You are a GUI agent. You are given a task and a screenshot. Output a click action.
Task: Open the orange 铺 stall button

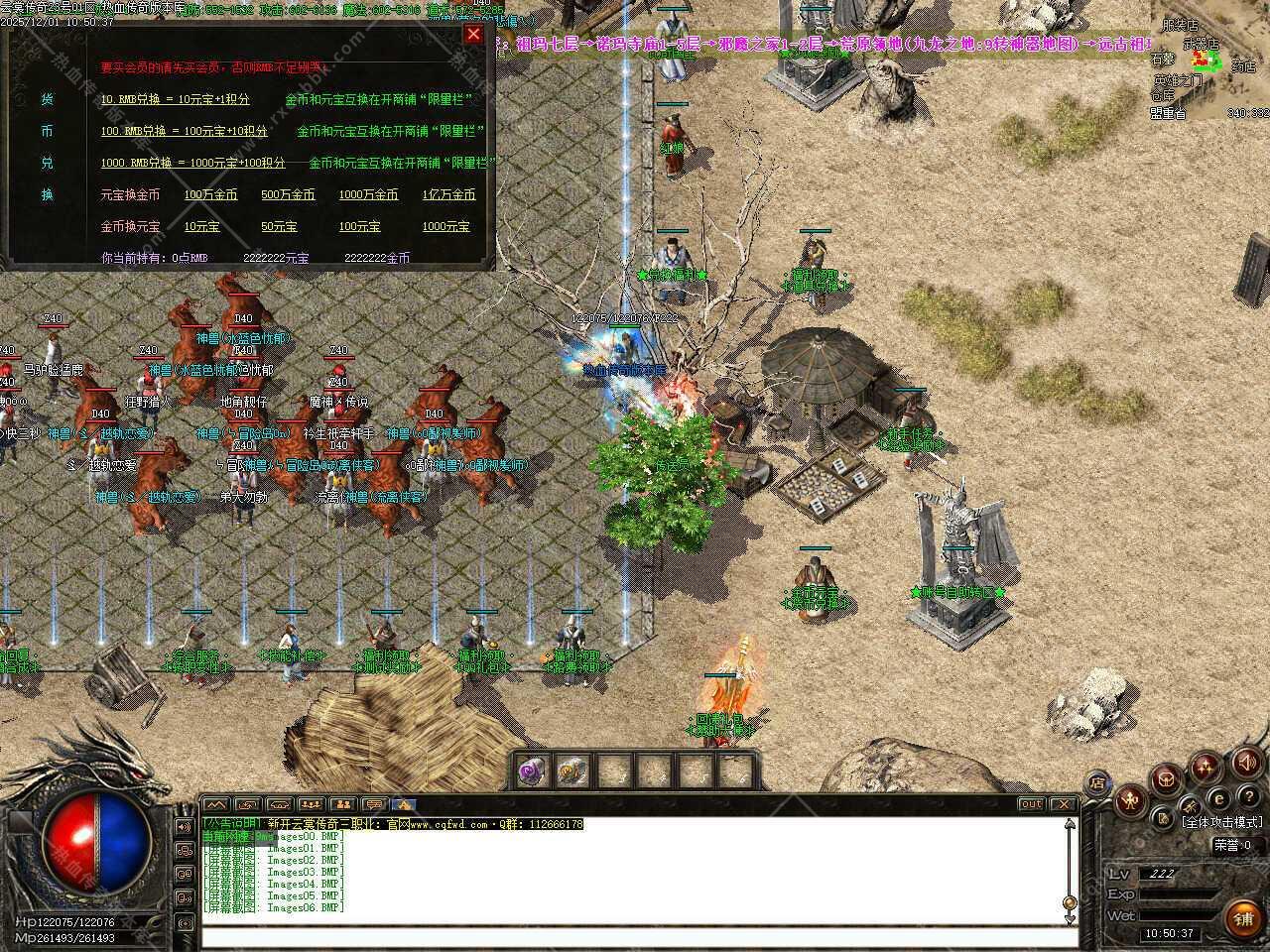tap(1243, 919)
